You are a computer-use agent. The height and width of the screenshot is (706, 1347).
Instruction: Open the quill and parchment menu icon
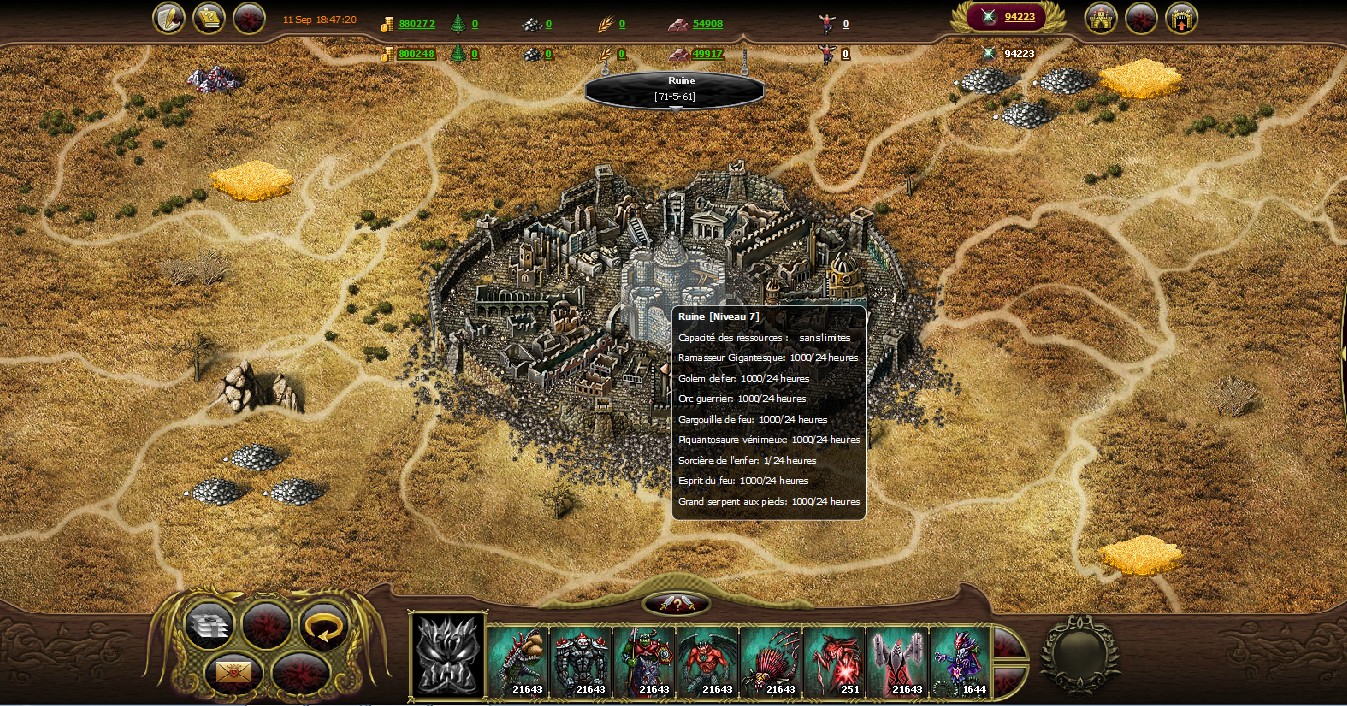click(x=168, y=18)
